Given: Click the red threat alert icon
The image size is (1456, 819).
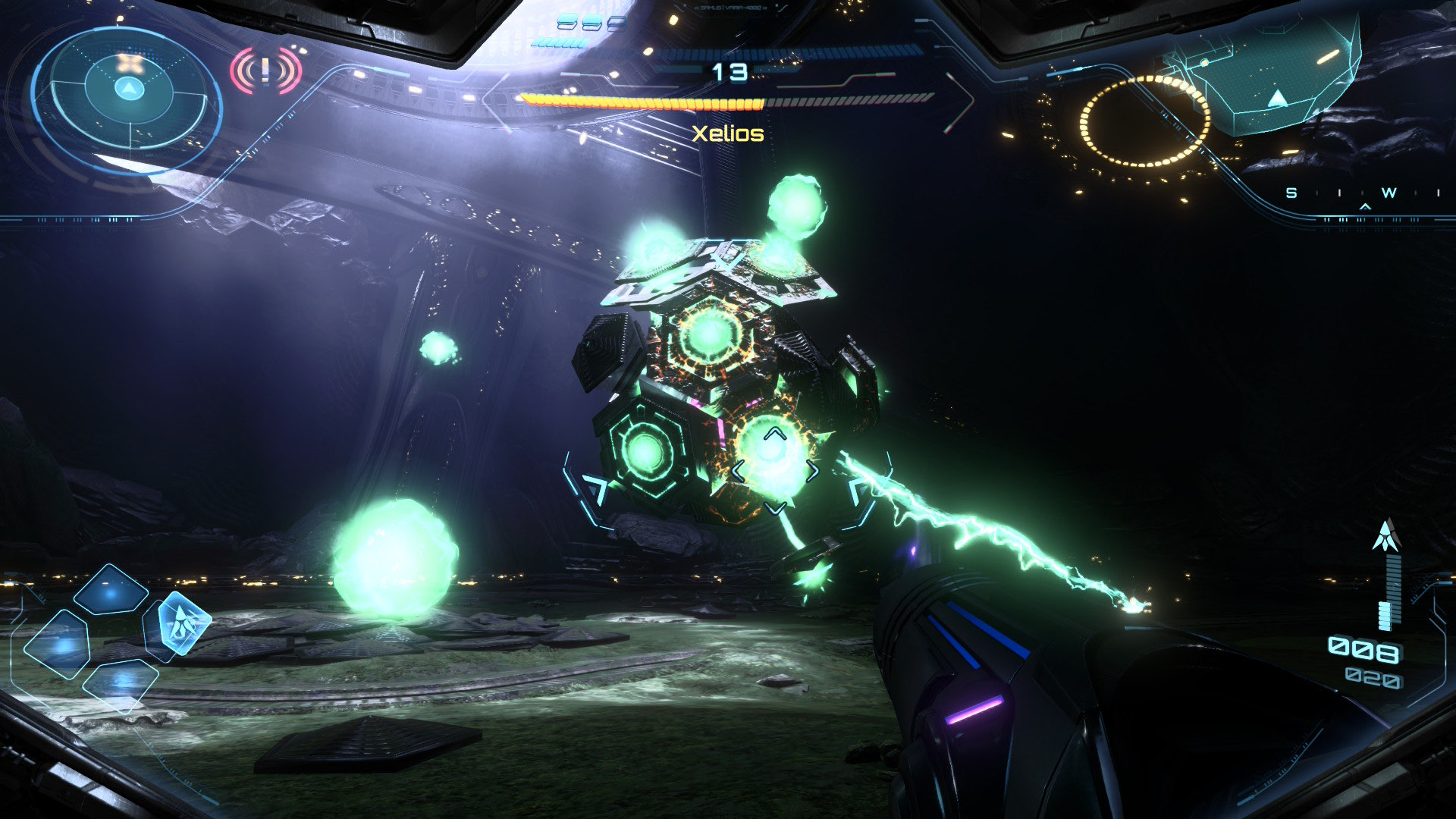Looking at the screenshot, I should pyautogui.click(x=265, y=71).
